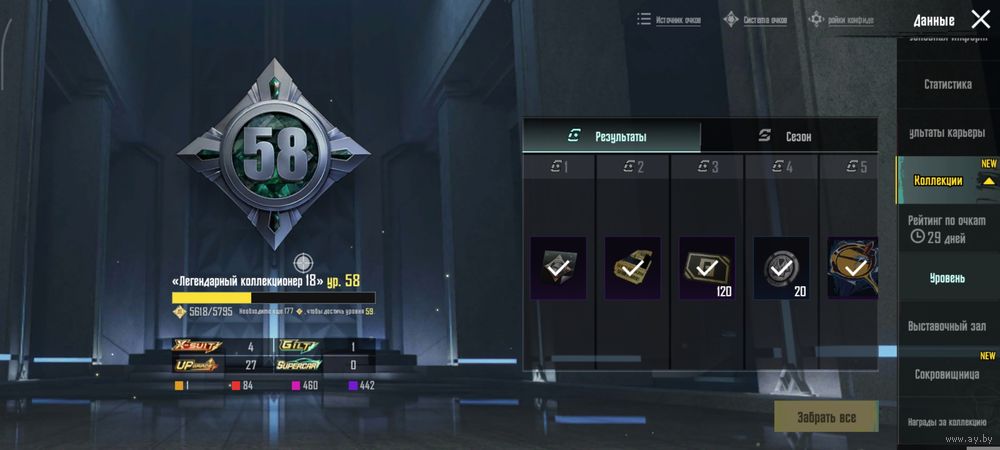Switch to the Сезон tab
Image resolution: width=1000 pixels, height=450 pixels.
pyautogui.click(x=788, y=136)
